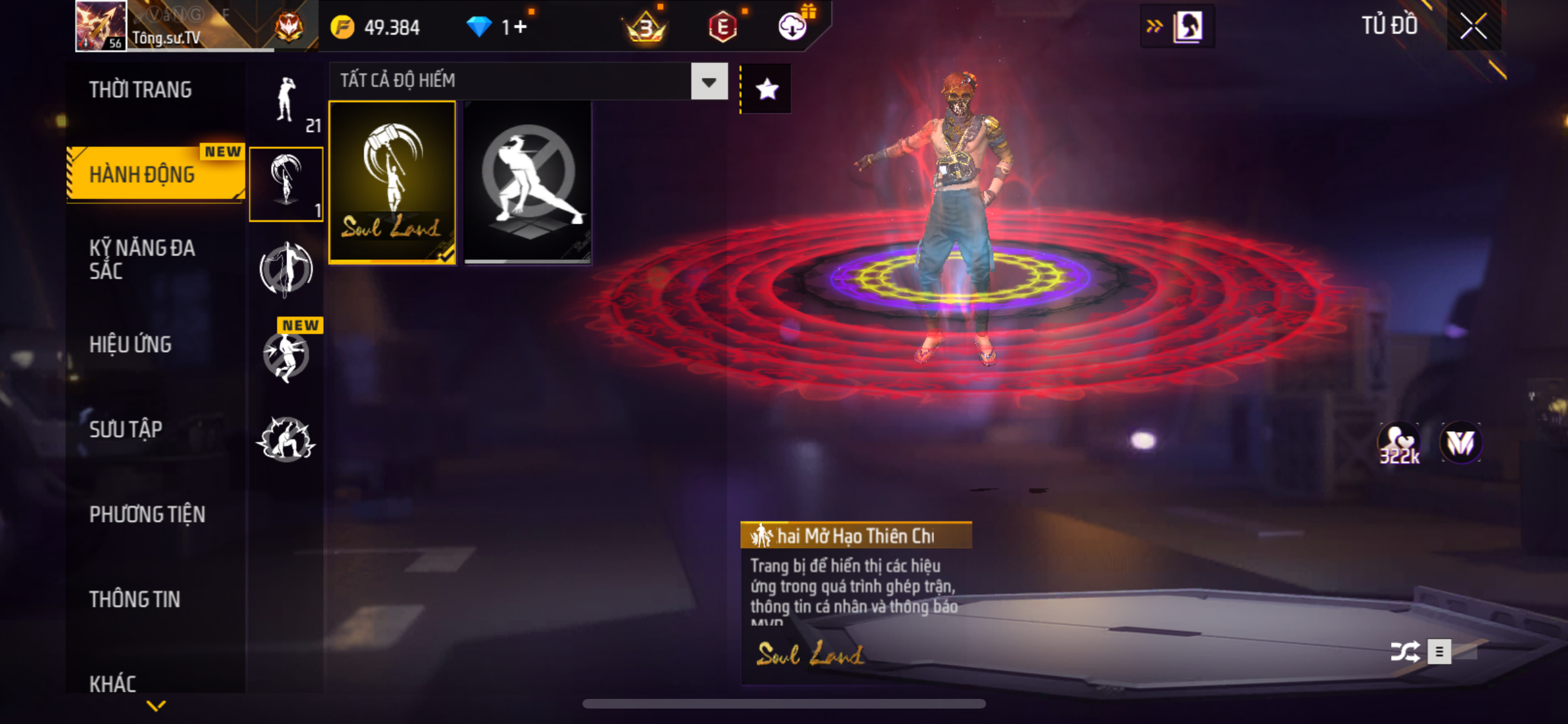Select the Hành Động tab
This screenshot has height=724, width=1568.
pos(142,174)
